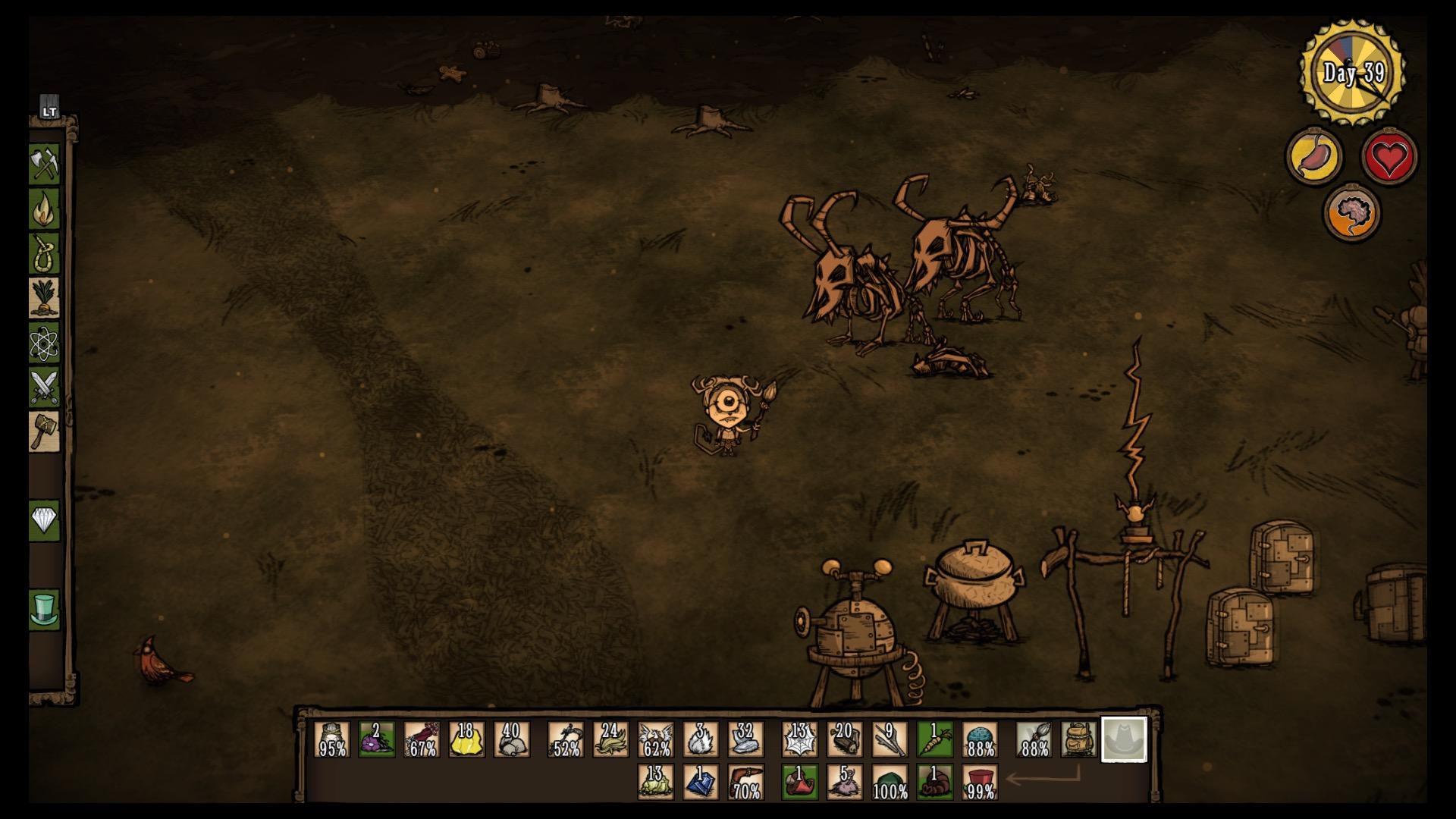Select the spider web silk stack

tap(800, 739)
